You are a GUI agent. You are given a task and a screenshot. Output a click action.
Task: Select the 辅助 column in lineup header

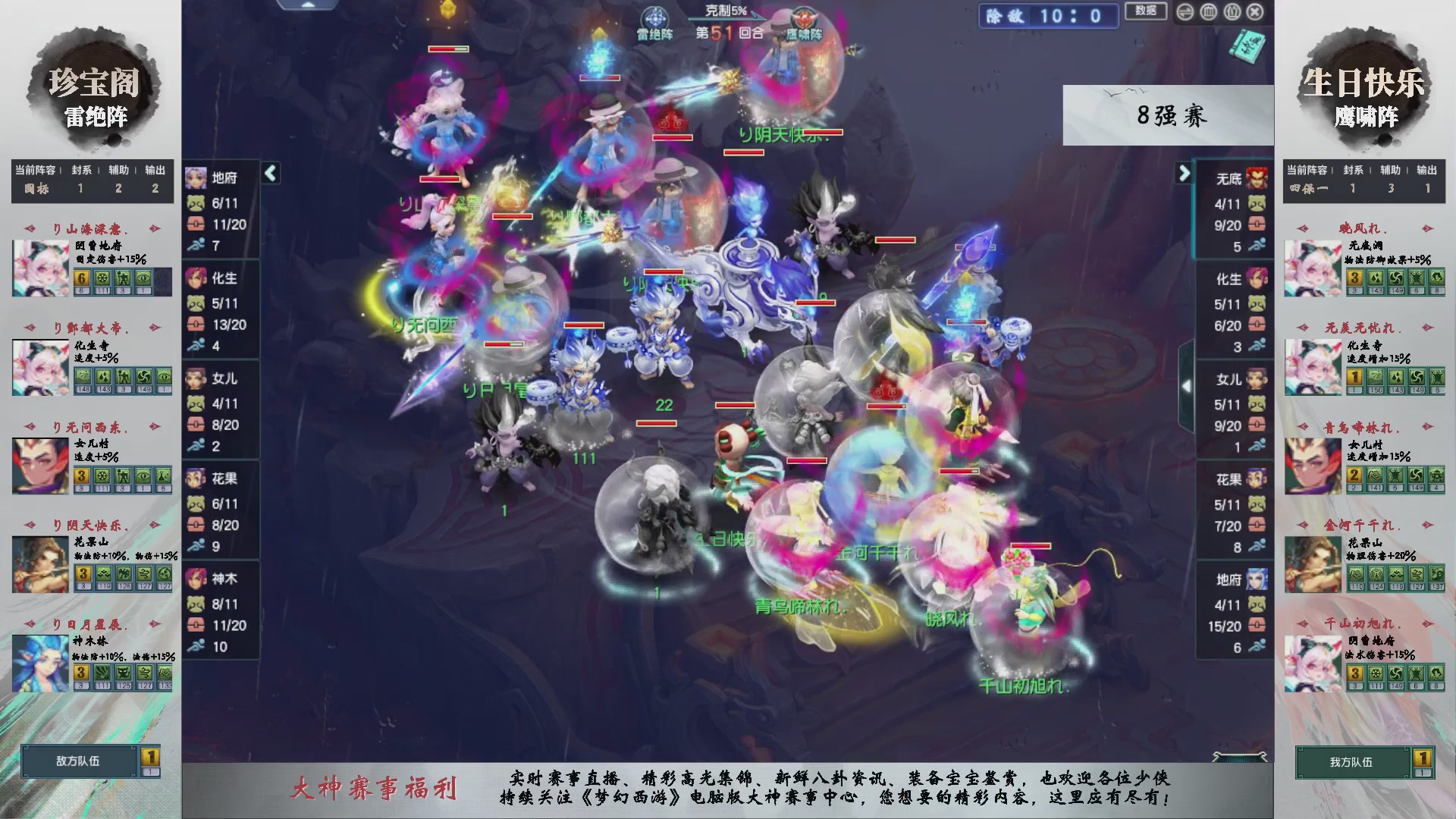tap(117, 170)
